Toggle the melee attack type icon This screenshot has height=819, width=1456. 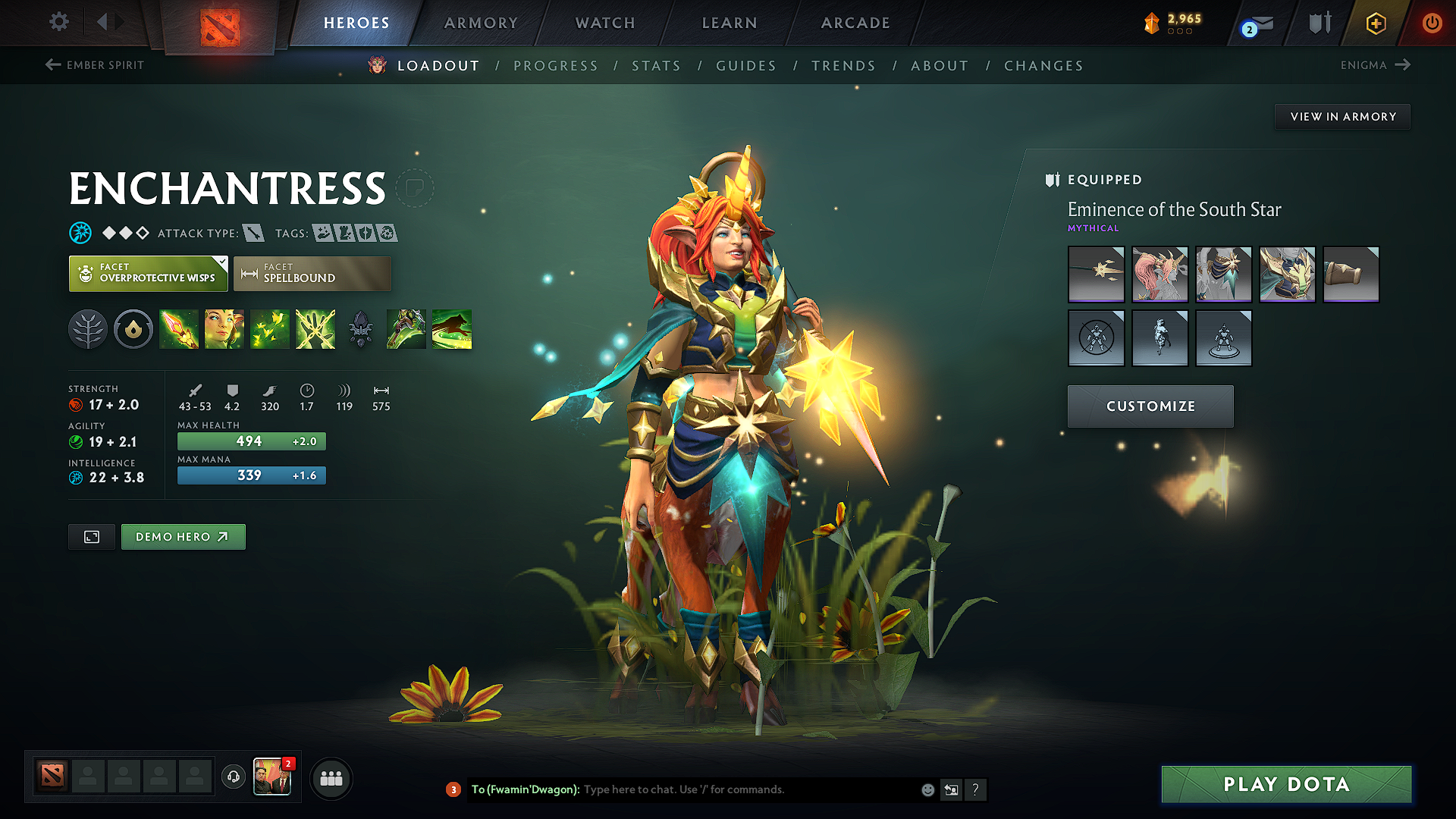tap(253, 233)
